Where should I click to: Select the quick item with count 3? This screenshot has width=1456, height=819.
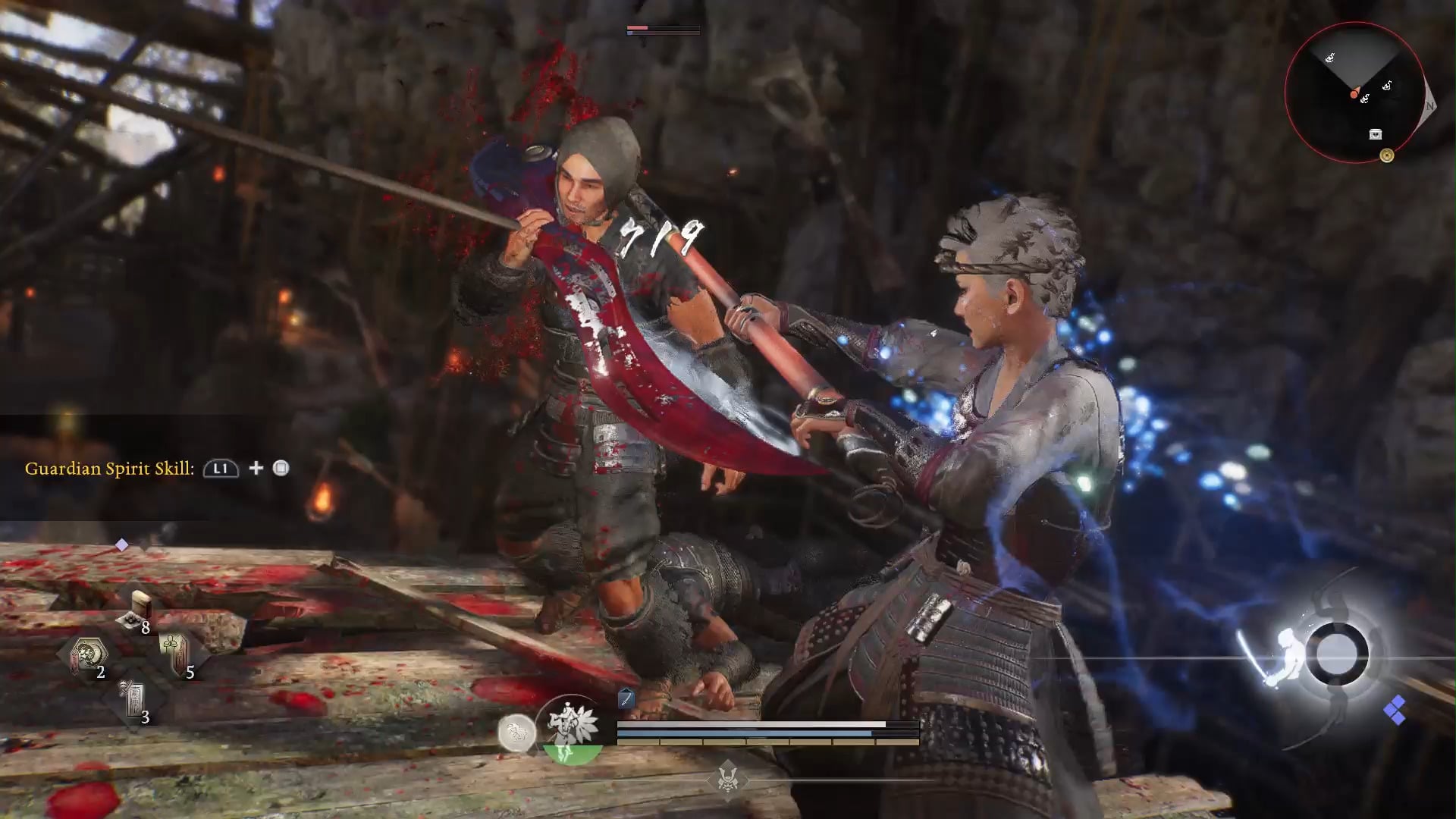click(133, 699)
